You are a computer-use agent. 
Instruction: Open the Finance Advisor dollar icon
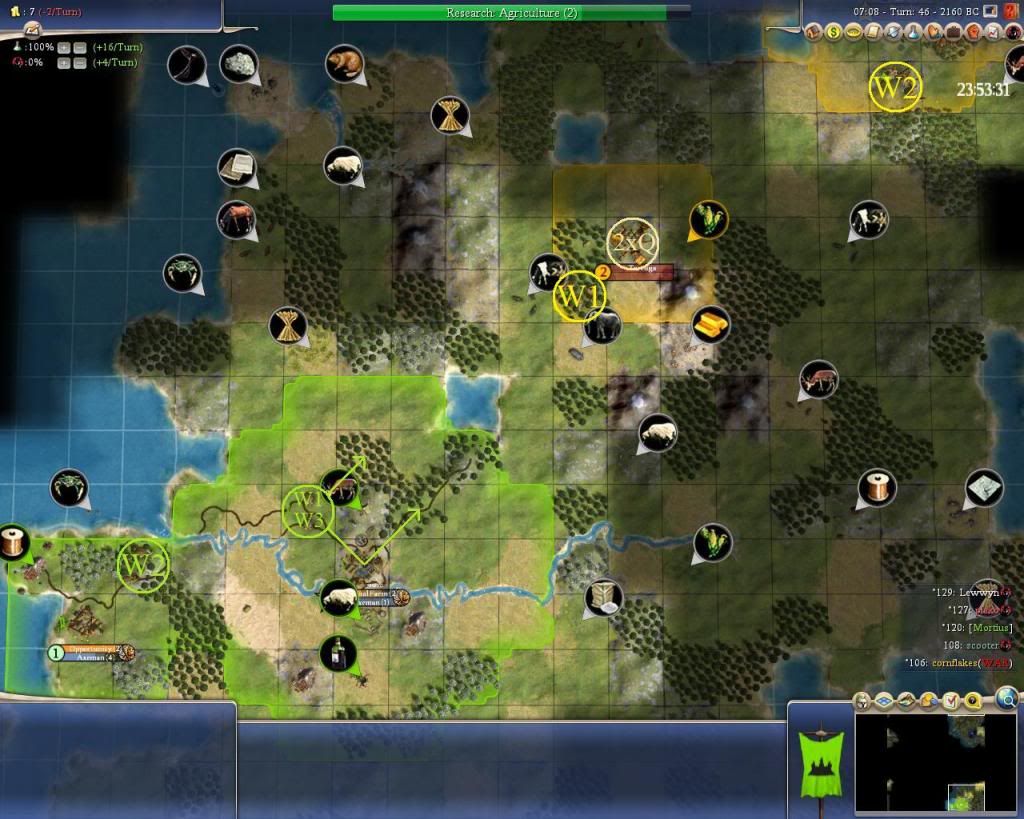832,32
